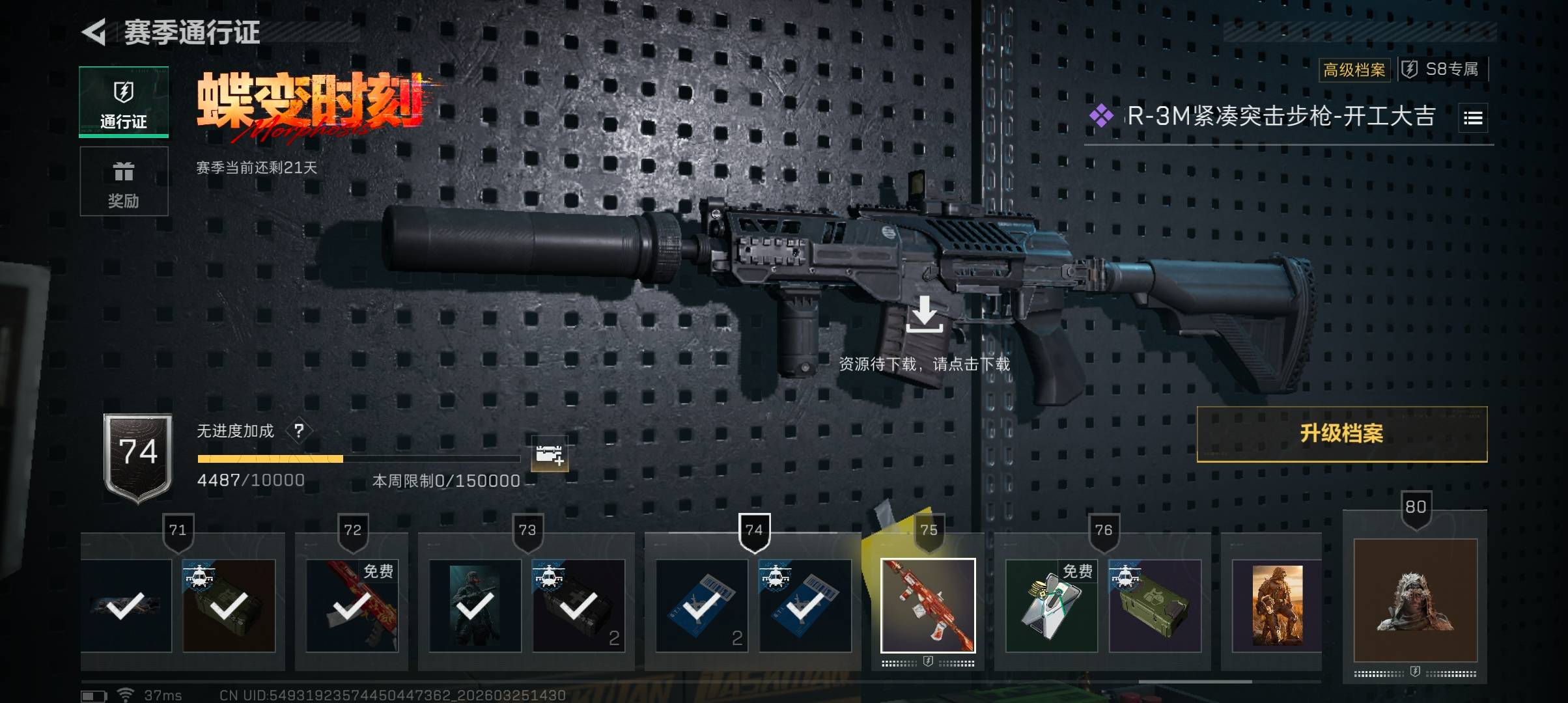Image resolution: width=1568 pixels, height=703 pixels.
Task: Select the dark crate reward at level 71
Action: pos(229,605)
